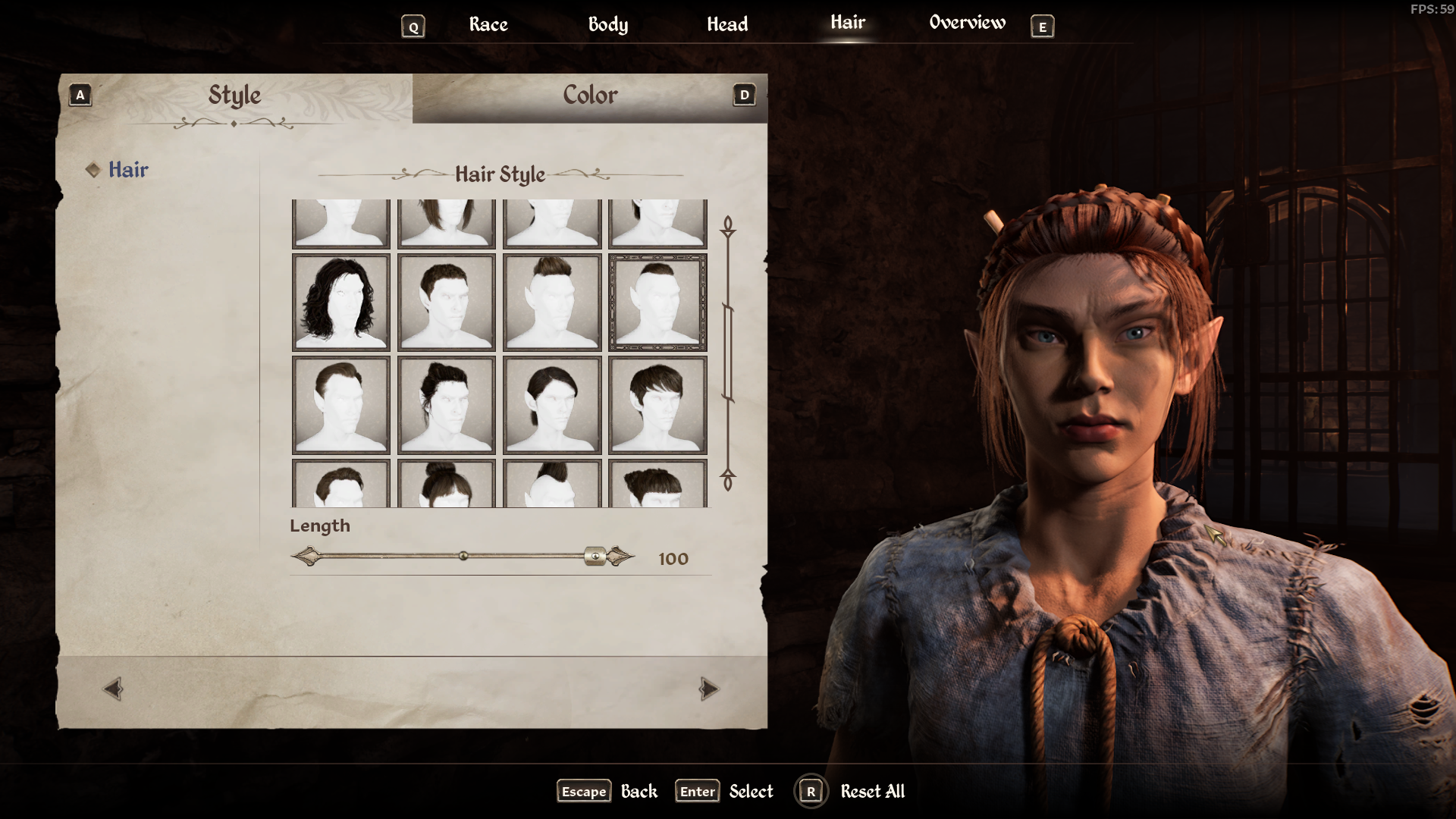
Task: Switch to the Race tab
Action: (488, 24)
